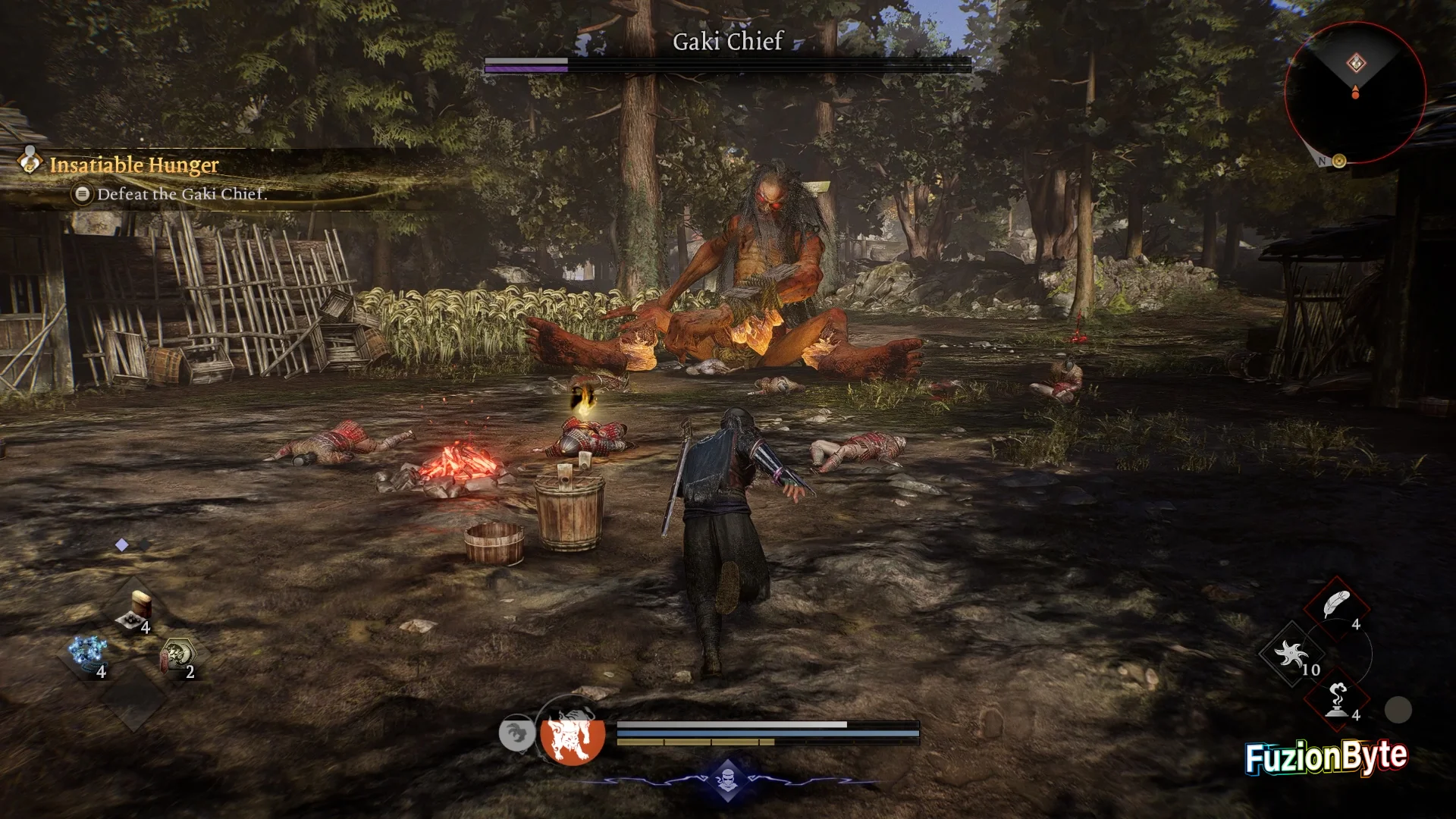The height and width of the screenshot is (819, 1456).
Task: Switch to the grey secondary guardian spirit
Action: click(516, 733)
